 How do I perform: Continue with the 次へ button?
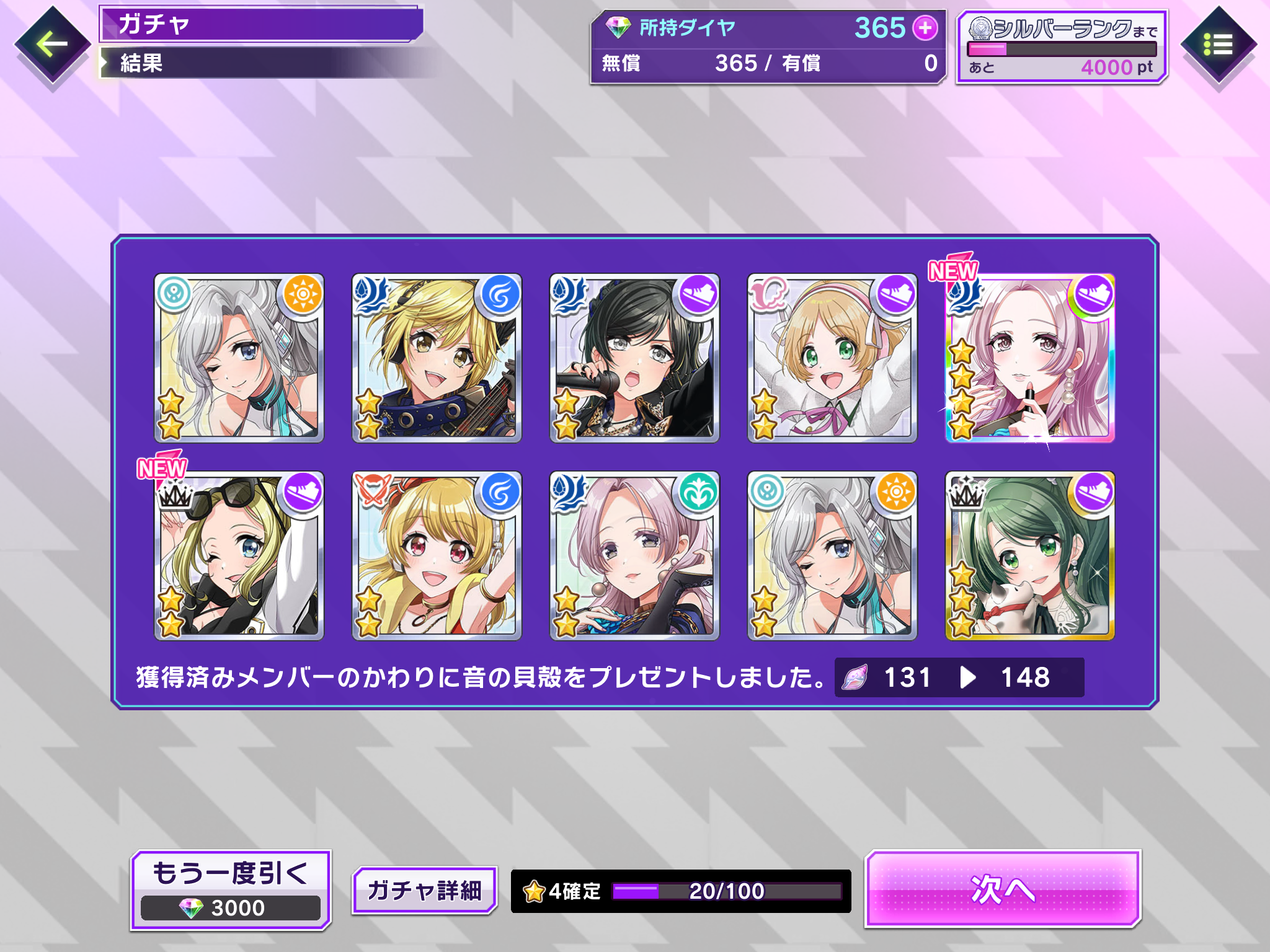point(1003,889)
